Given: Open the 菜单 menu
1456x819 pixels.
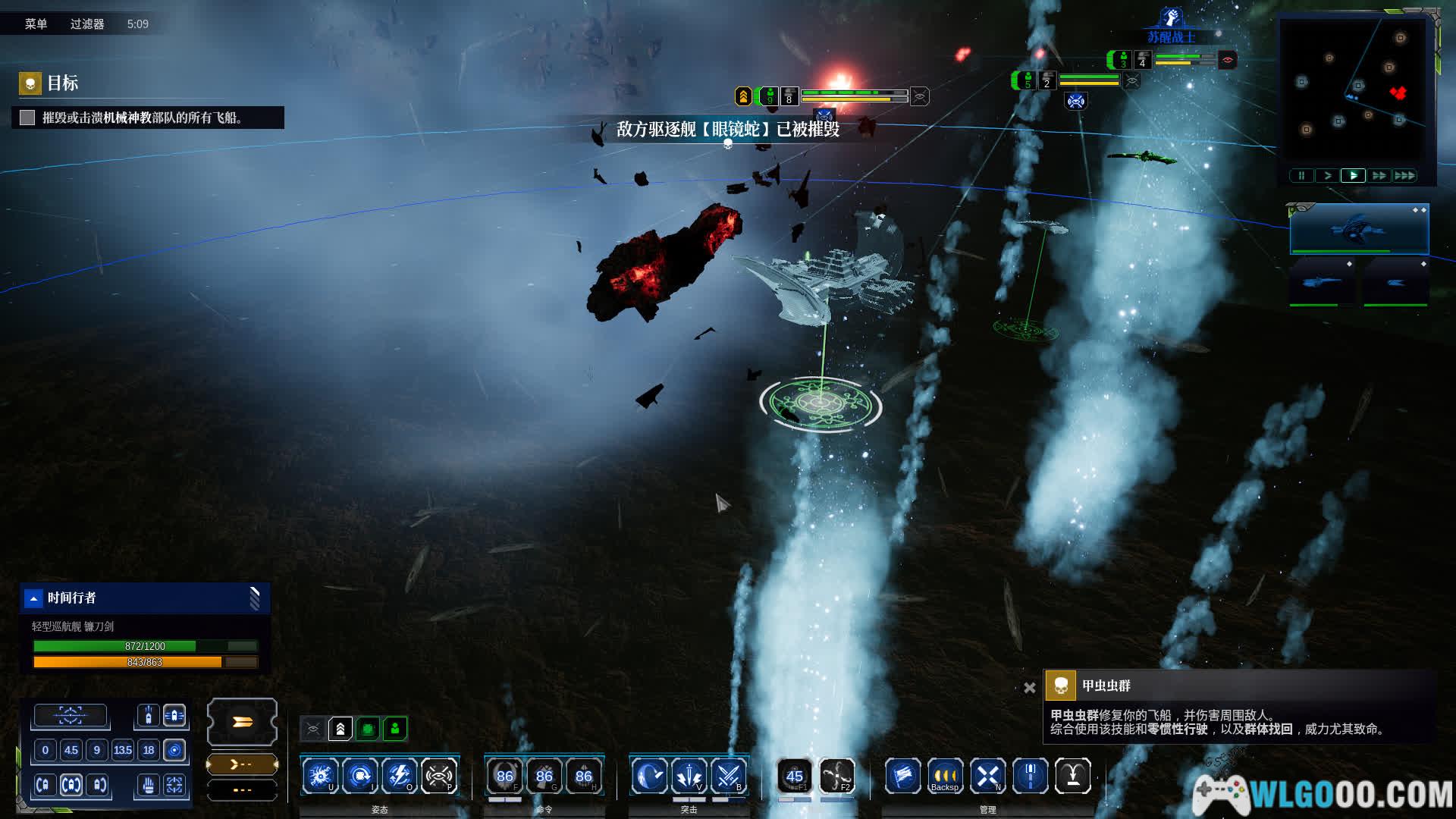Looking at the screenshot, I should coord(36,24).
